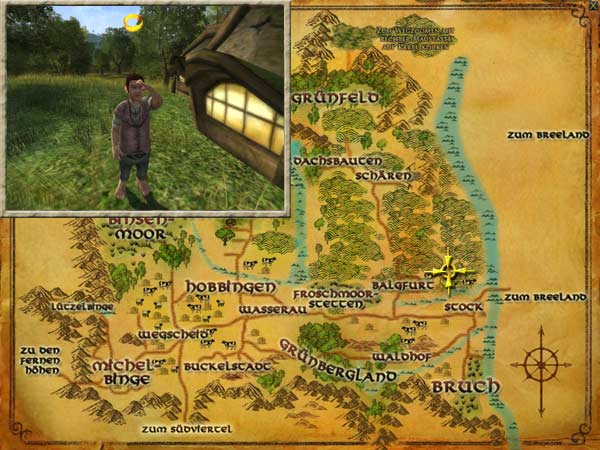Image resolution: width=600 pixels, height=450 pixels.
Task: Click the hobbit scene preview image
Action: tap(147, 106)
